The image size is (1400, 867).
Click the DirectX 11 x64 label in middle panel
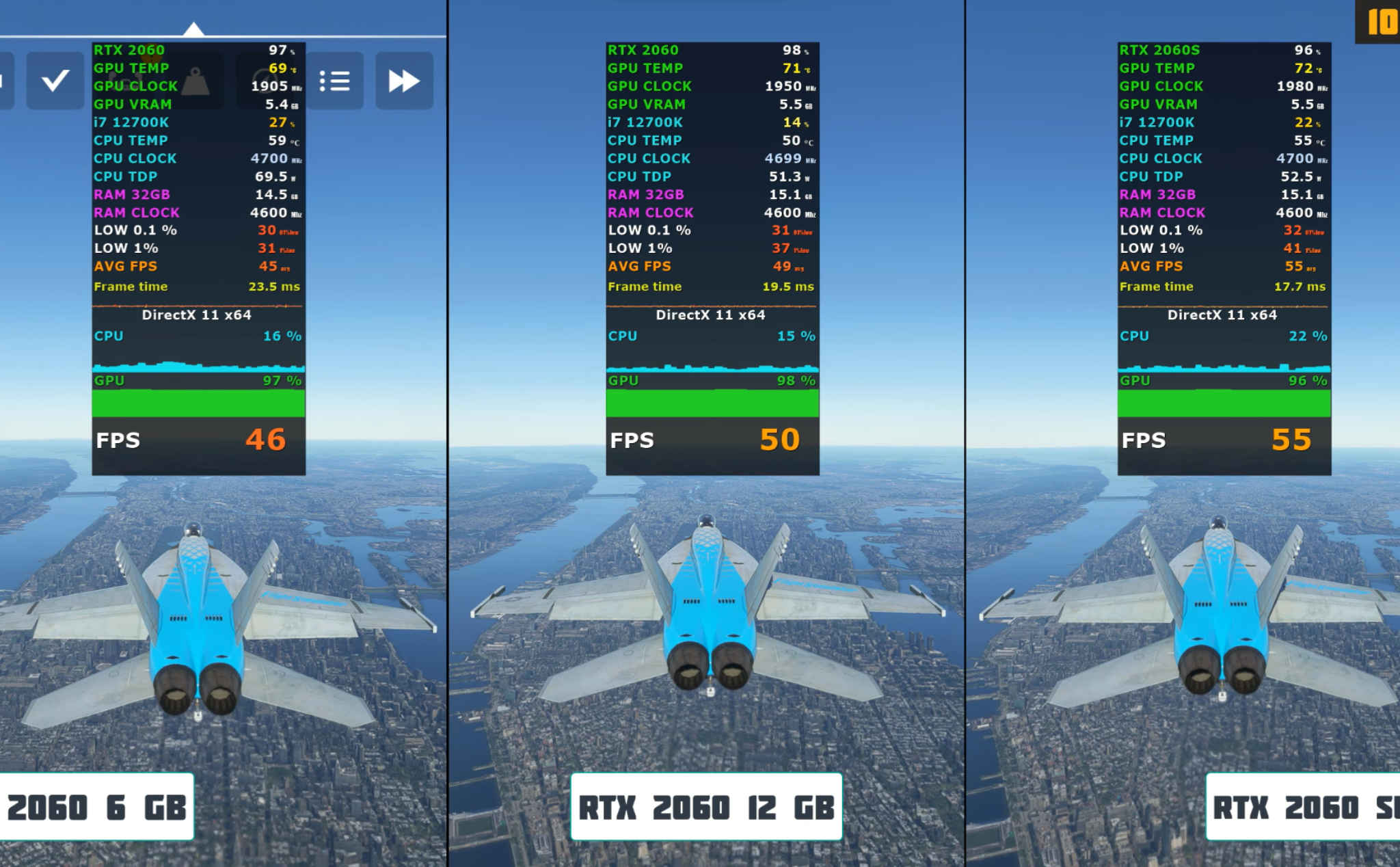point(711,315)
